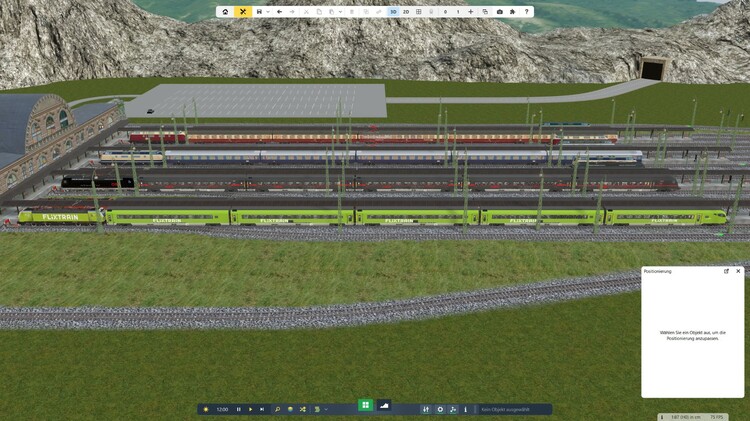Screen dimensions: 750x421
Task: Switch to the 3D view
Action: (393, 12)
